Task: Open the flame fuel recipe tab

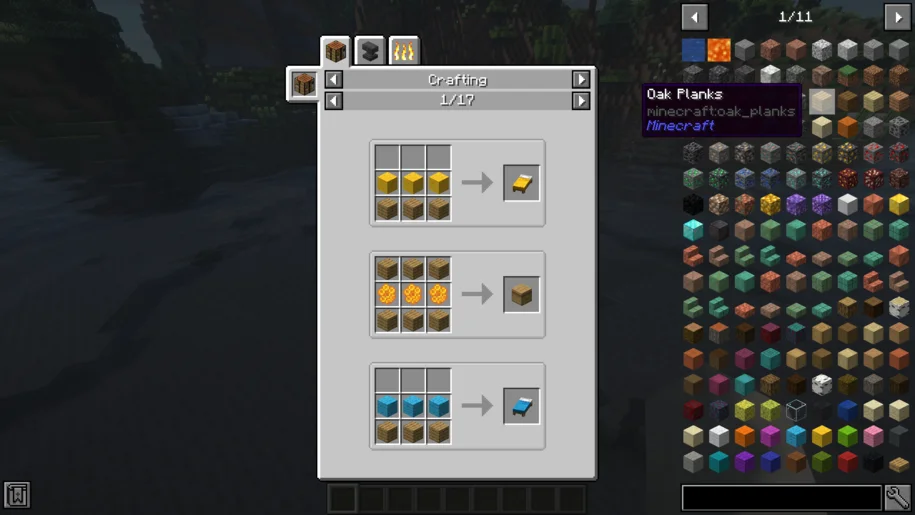Action: pyautogui.click(x=404, y=50)
